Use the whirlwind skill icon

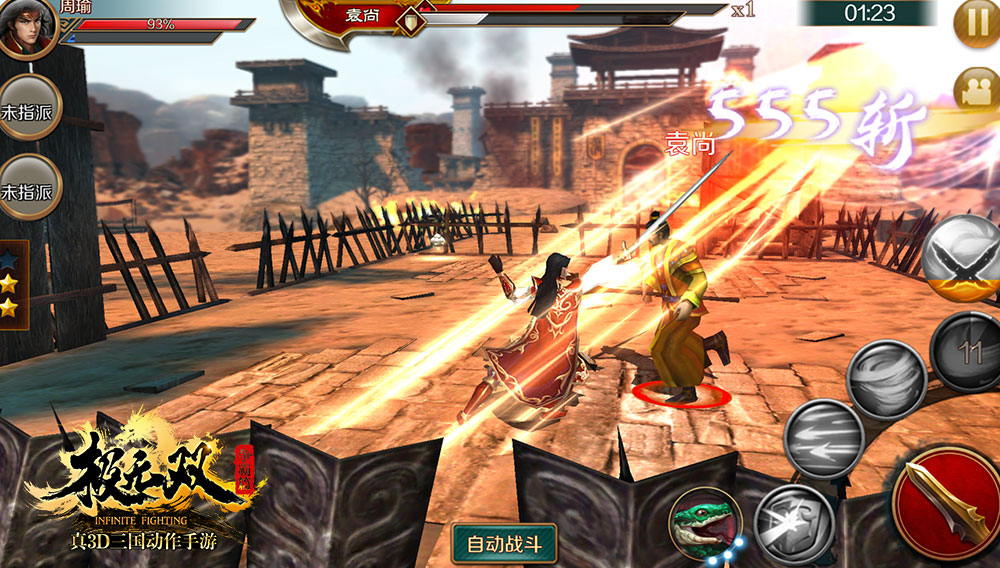click(x=885, y=380)
